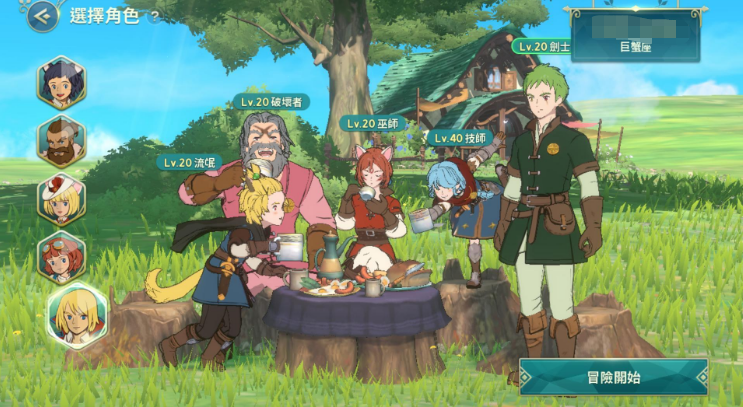This screenshot has width=743, height=407.
Task: Start the adventure with 冒險開始
Action: tap(613, 377)
